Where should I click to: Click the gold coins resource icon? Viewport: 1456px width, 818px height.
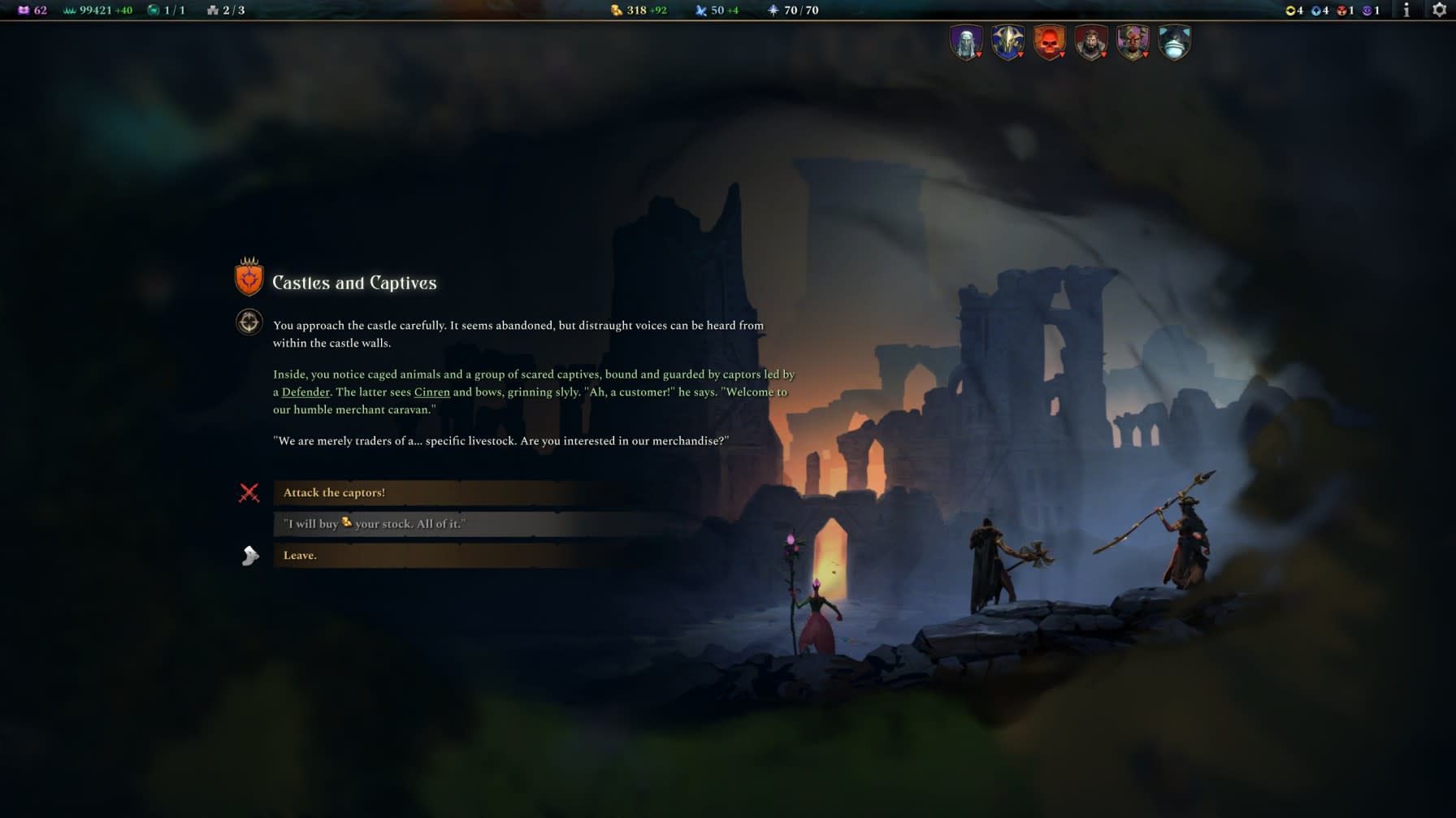(616, 10)
